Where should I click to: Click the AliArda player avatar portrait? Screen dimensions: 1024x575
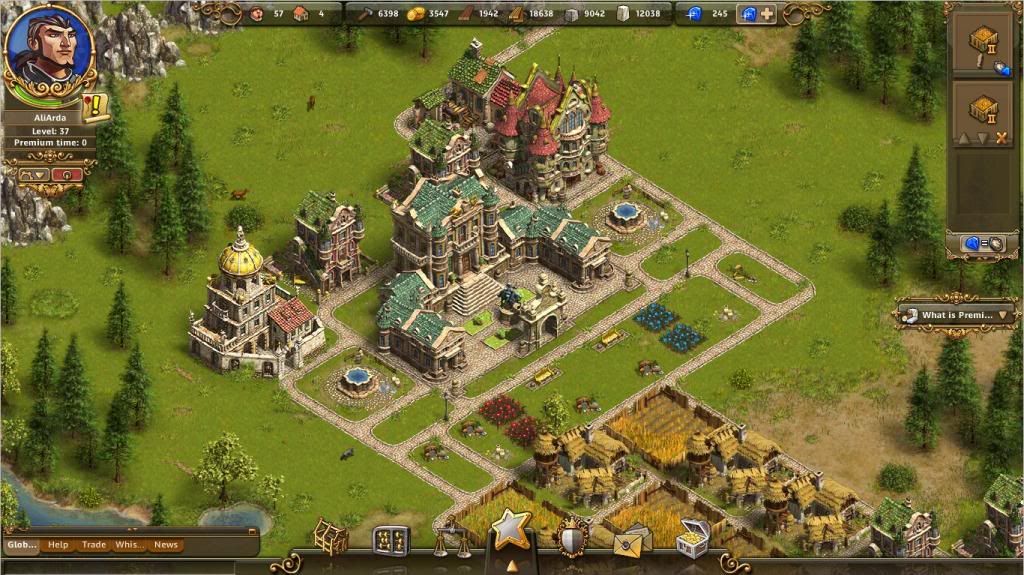click(x=48, y=48)
